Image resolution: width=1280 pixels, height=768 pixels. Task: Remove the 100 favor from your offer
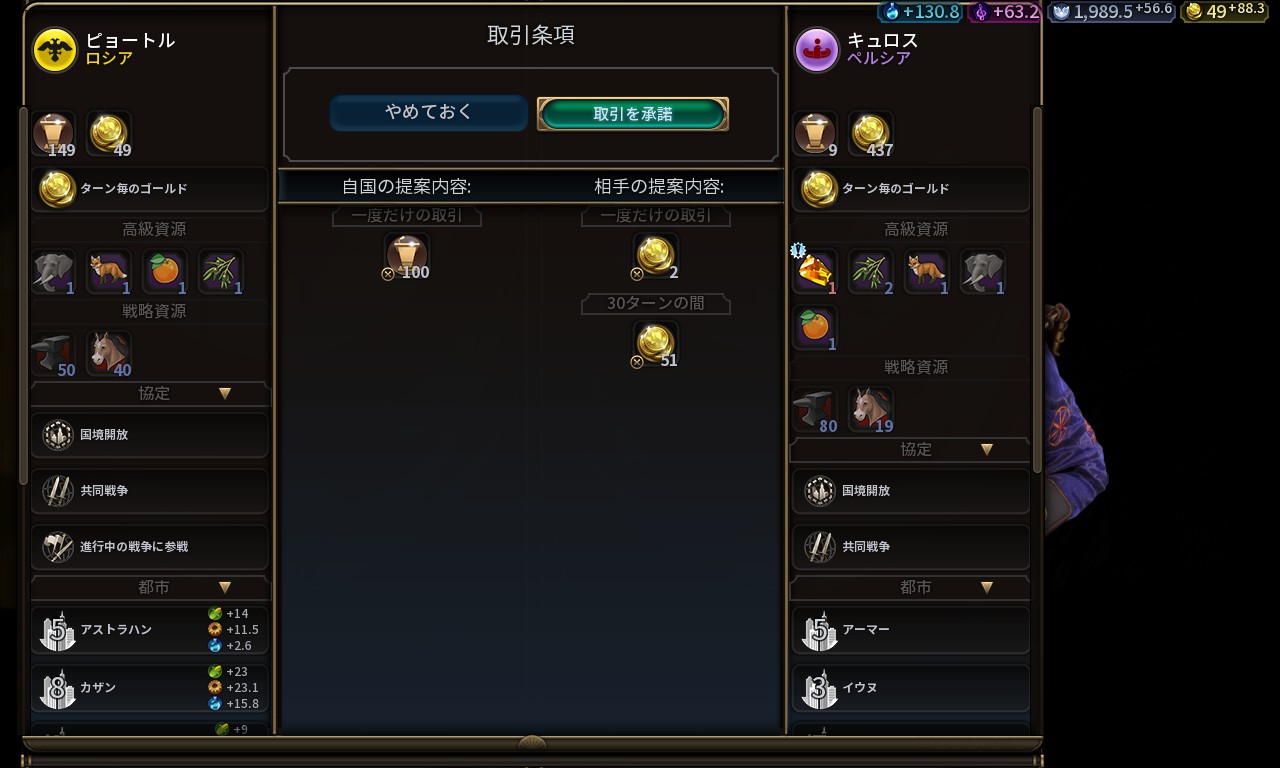pyautogui.click(x=407, y=256)
